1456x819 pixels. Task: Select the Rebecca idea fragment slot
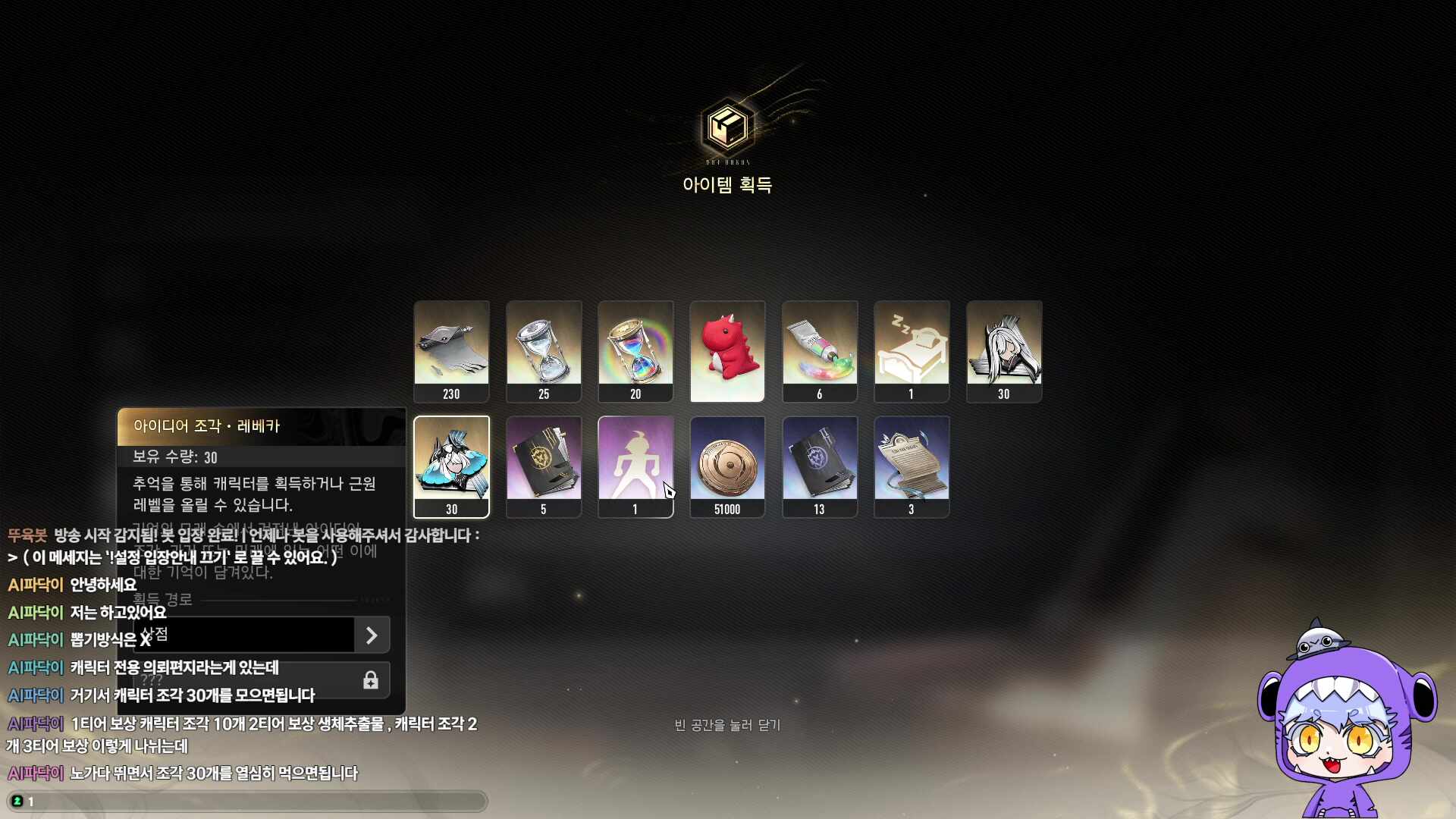tap(451, 466)
